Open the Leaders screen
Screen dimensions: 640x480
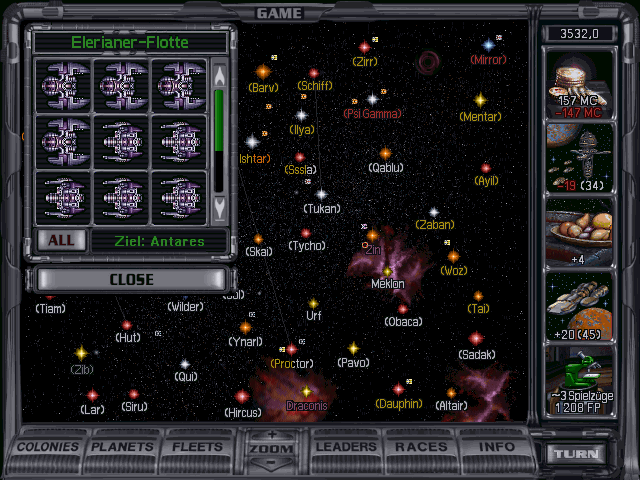[346, 447]
